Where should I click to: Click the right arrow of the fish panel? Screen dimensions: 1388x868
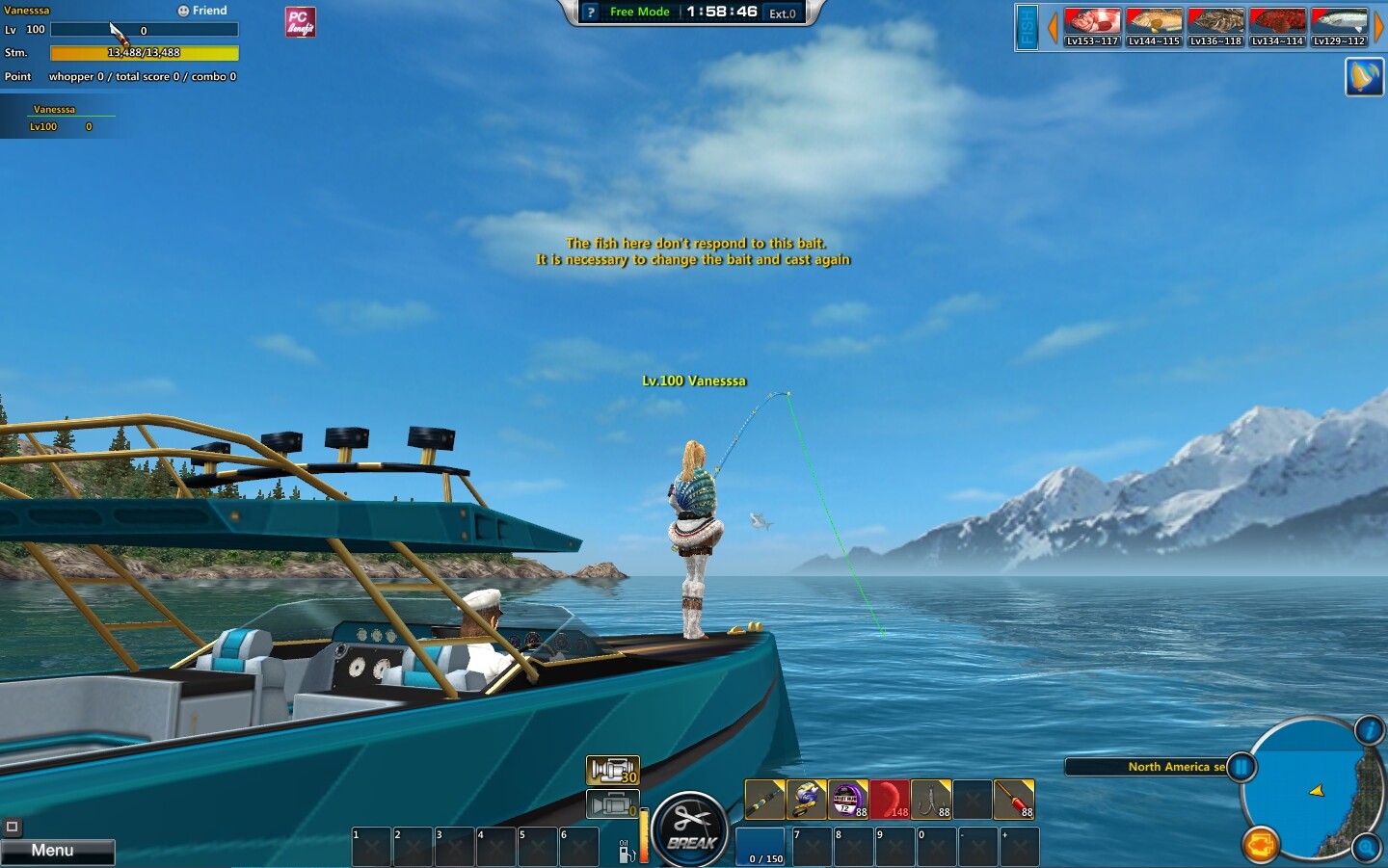1380,27
